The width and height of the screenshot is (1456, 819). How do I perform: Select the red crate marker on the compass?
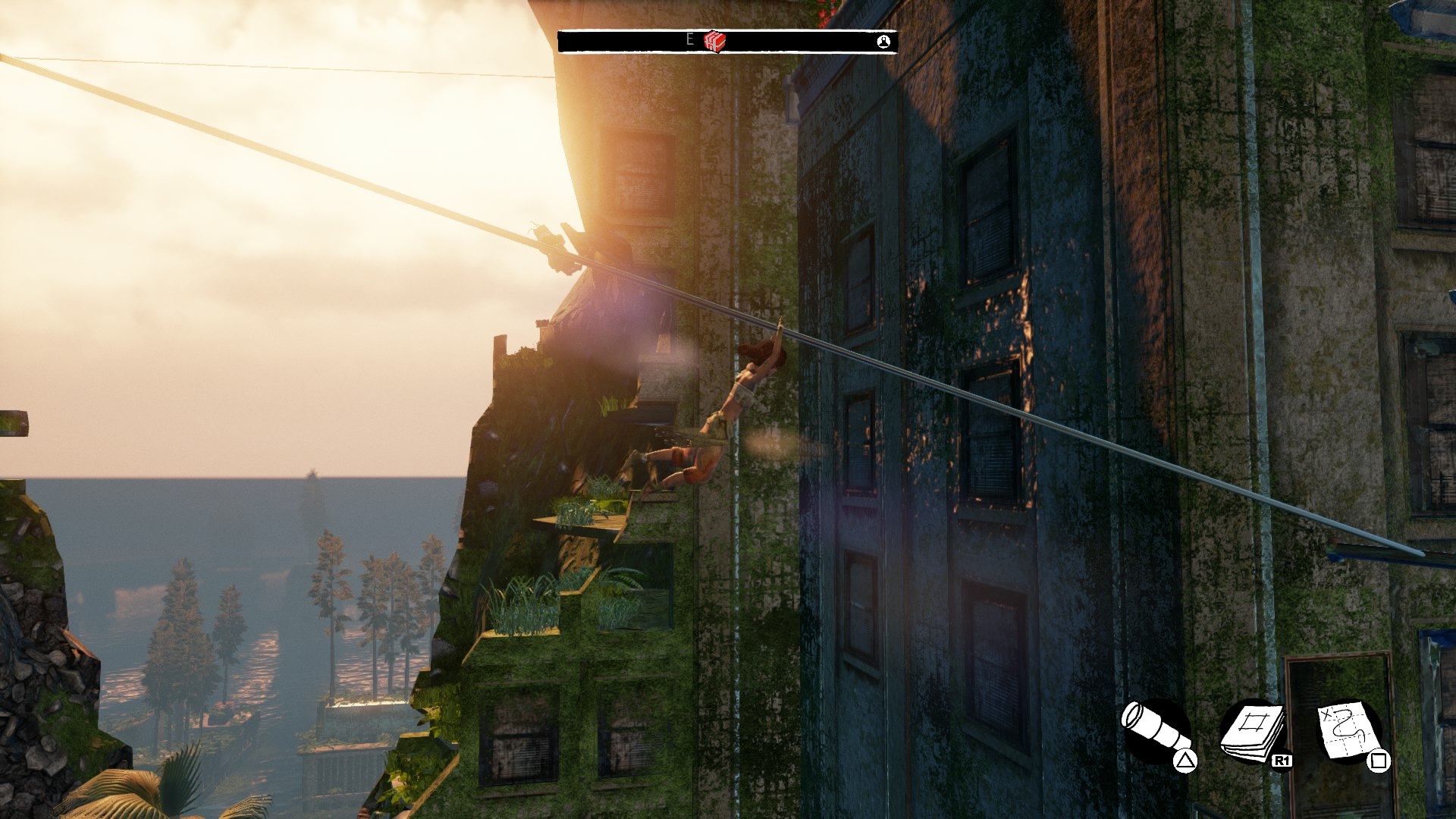[714, 41]
